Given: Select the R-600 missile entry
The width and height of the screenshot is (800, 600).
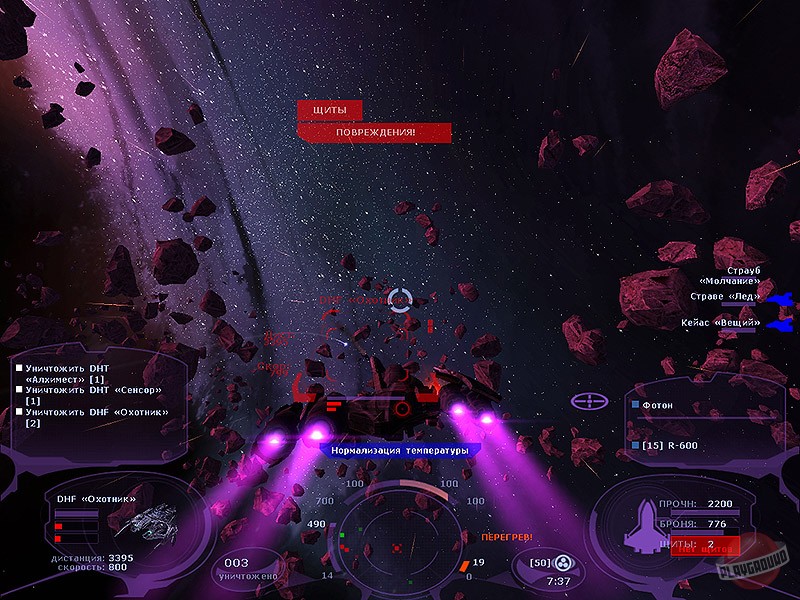Looking at the screenshot, I should click(x=668, y=444).
